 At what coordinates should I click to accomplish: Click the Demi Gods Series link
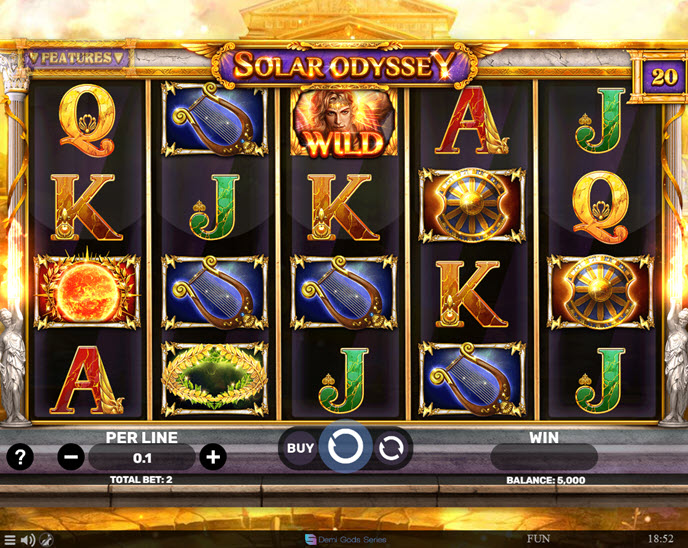pyautogui.click(x=343, y=540)
